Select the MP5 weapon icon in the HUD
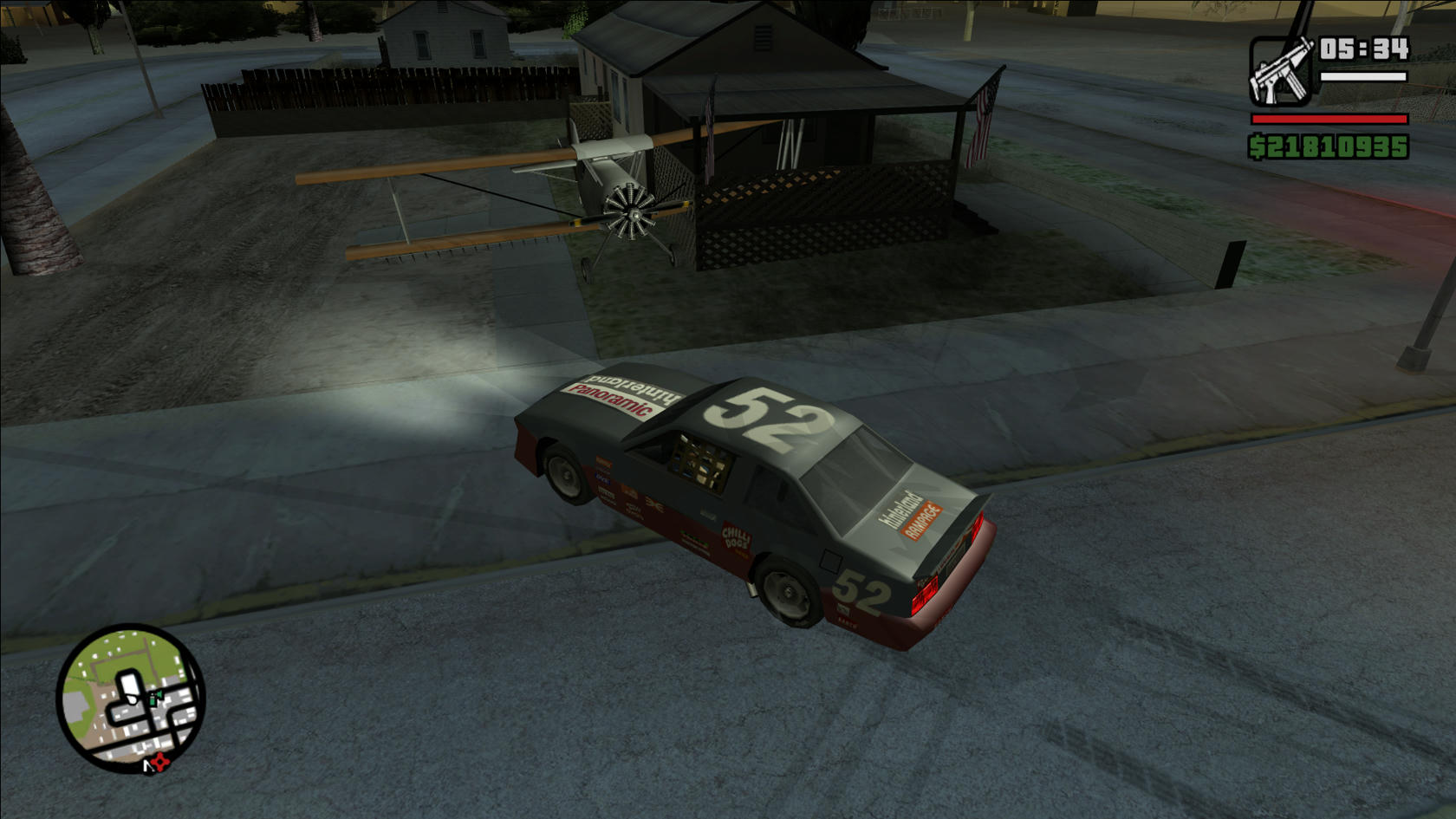This screenshot has width=1456, height=819. (1280, 71)
